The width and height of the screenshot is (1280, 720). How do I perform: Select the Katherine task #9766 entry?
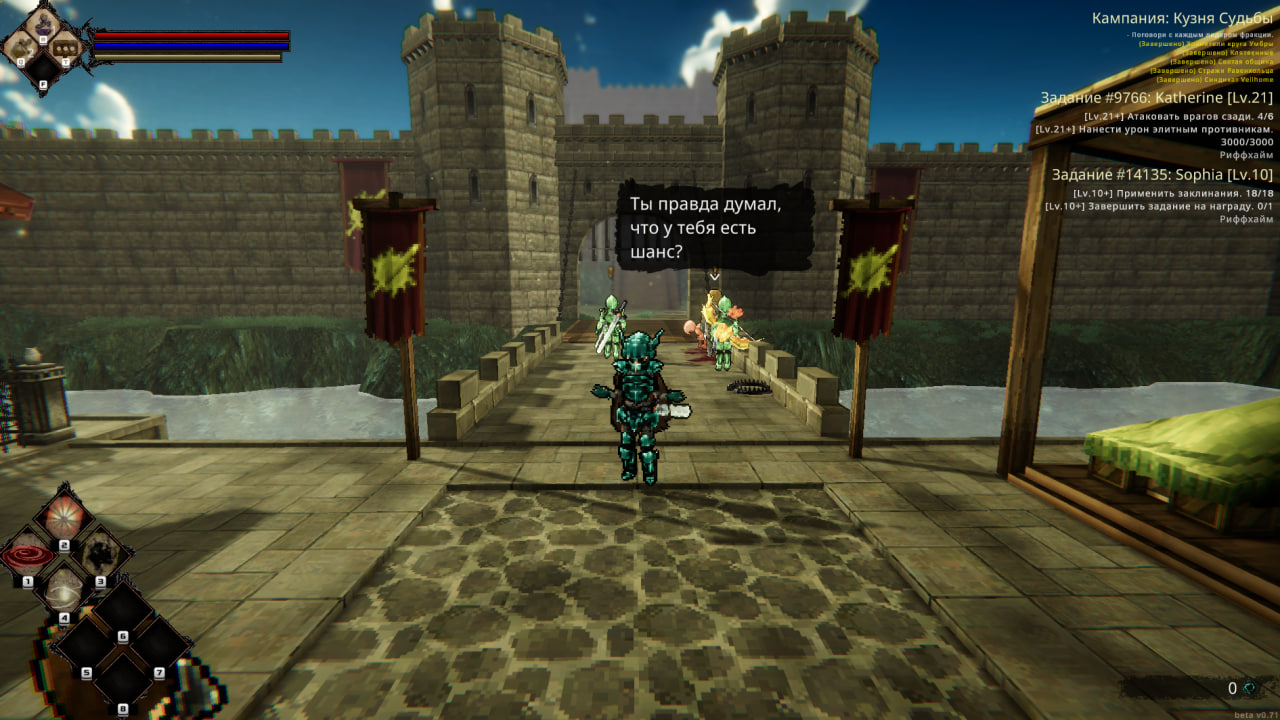pos(1156,97)
